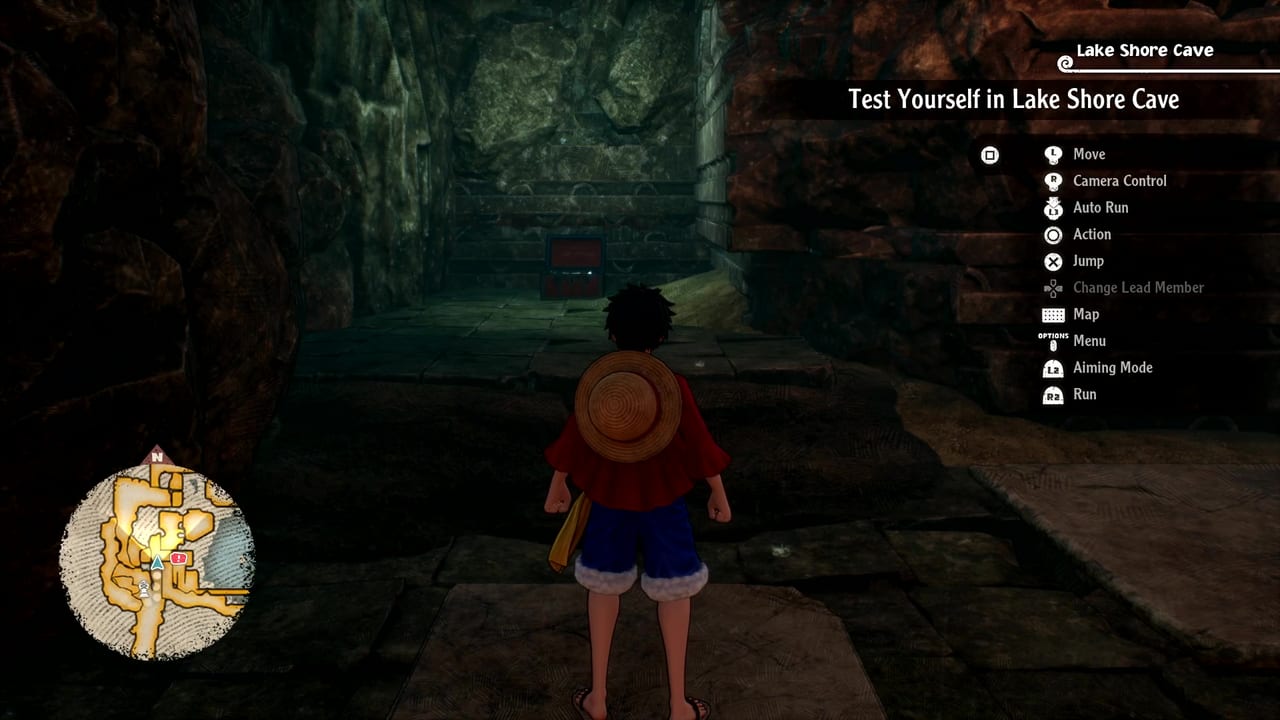Click the Jump label text
Screen dimensions: 1280x720
1086,261
